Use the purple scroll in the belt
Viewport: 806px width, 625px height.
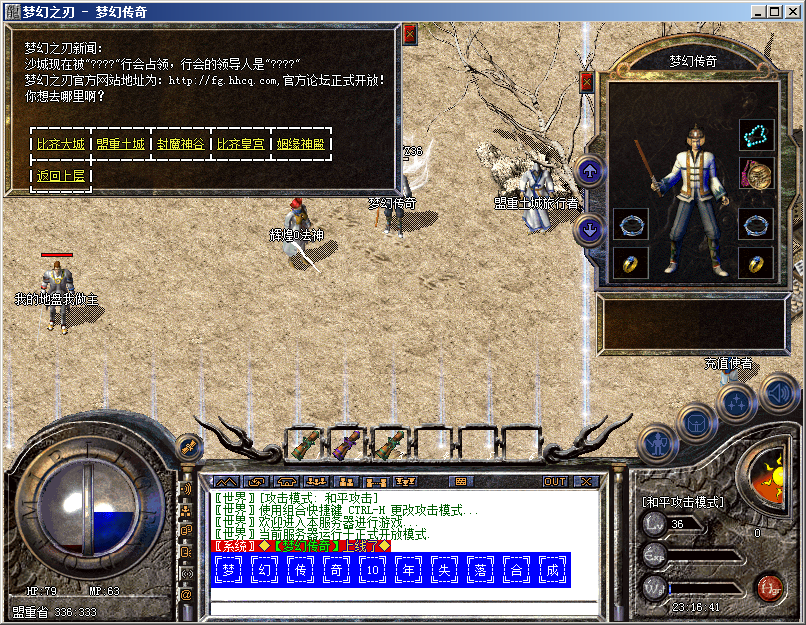coord(344,445)
